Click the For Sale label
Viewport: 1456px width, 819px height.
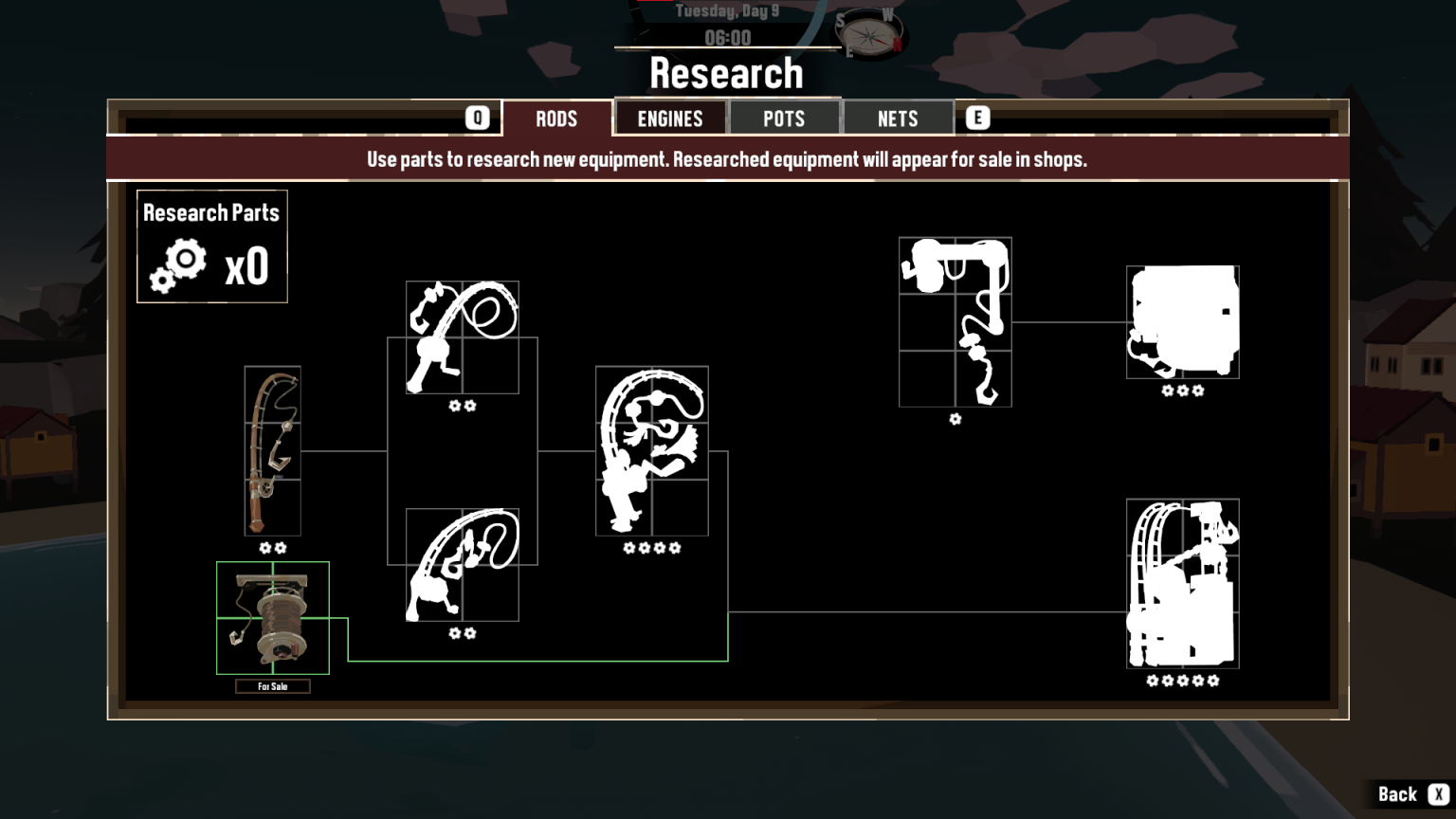tap(273, 686)
